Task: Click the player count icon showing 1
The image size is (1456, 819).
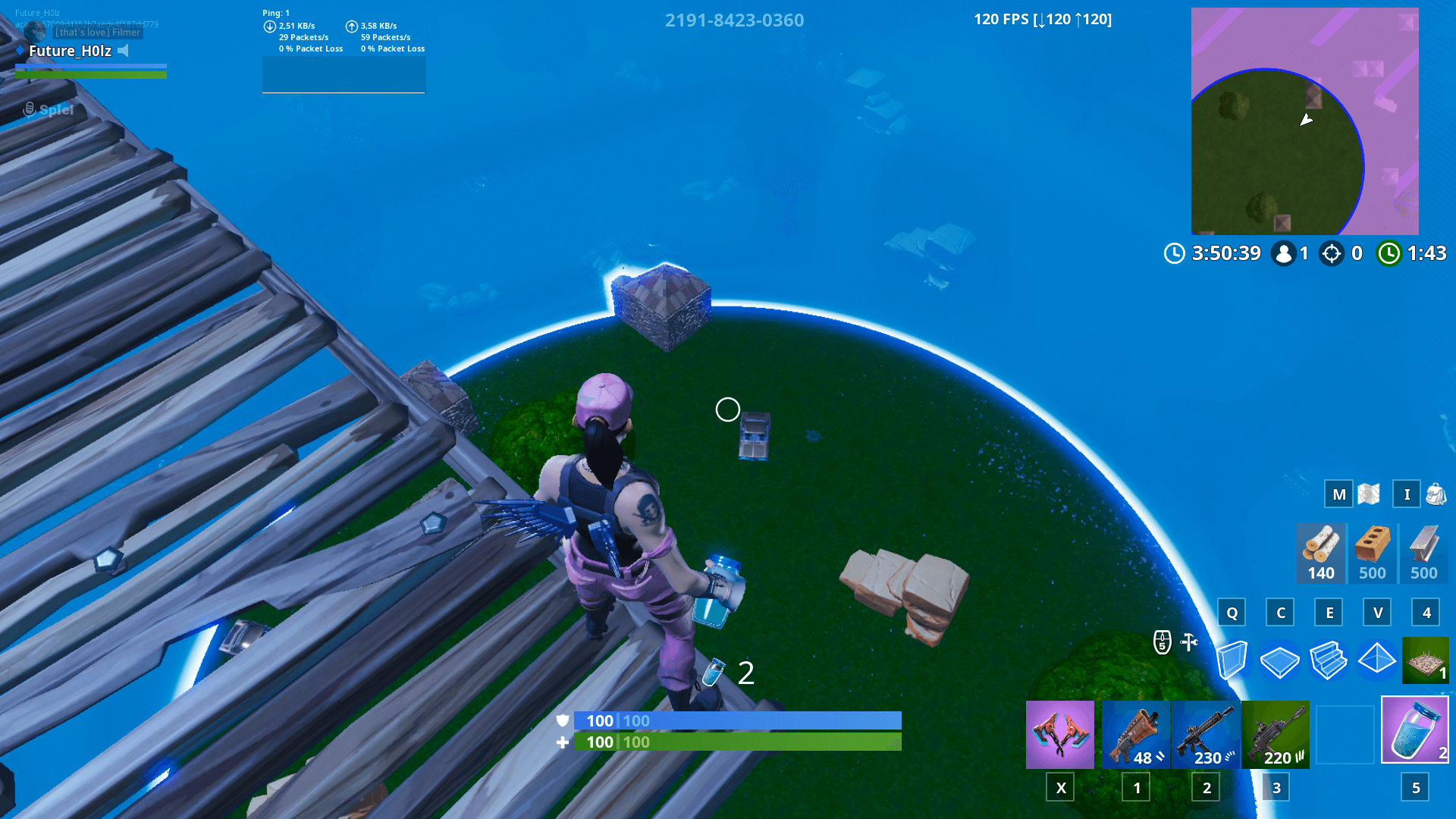Action: 1285,253
